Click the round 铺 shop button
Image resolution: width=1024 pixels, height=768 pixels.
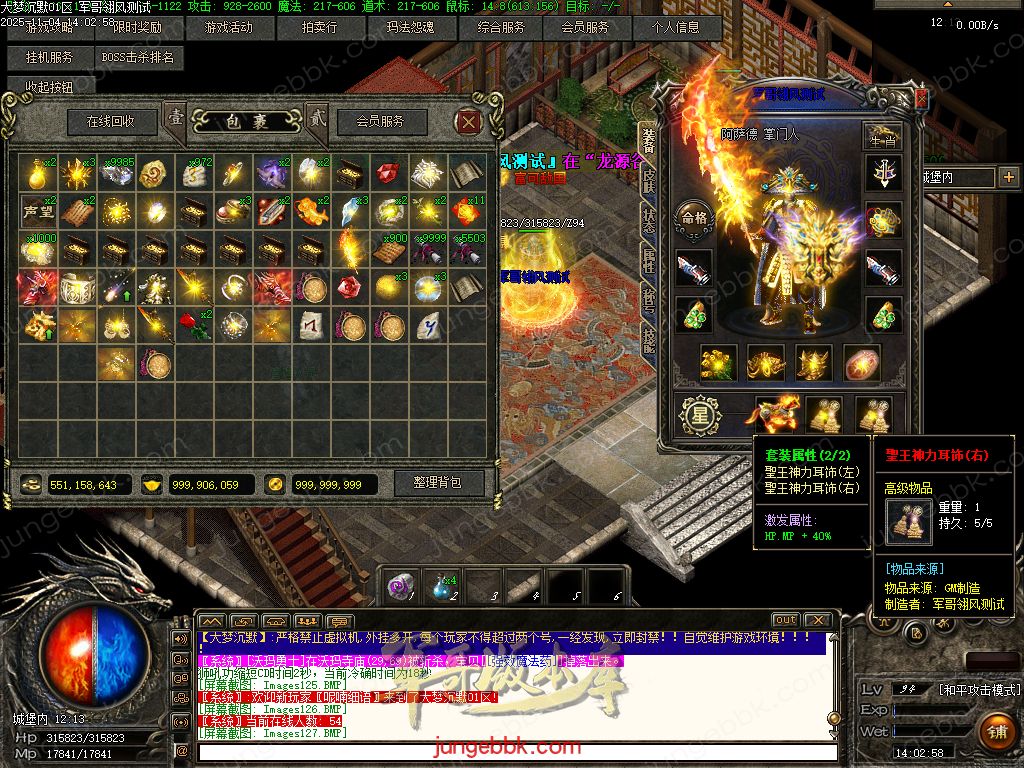(996, 731)
